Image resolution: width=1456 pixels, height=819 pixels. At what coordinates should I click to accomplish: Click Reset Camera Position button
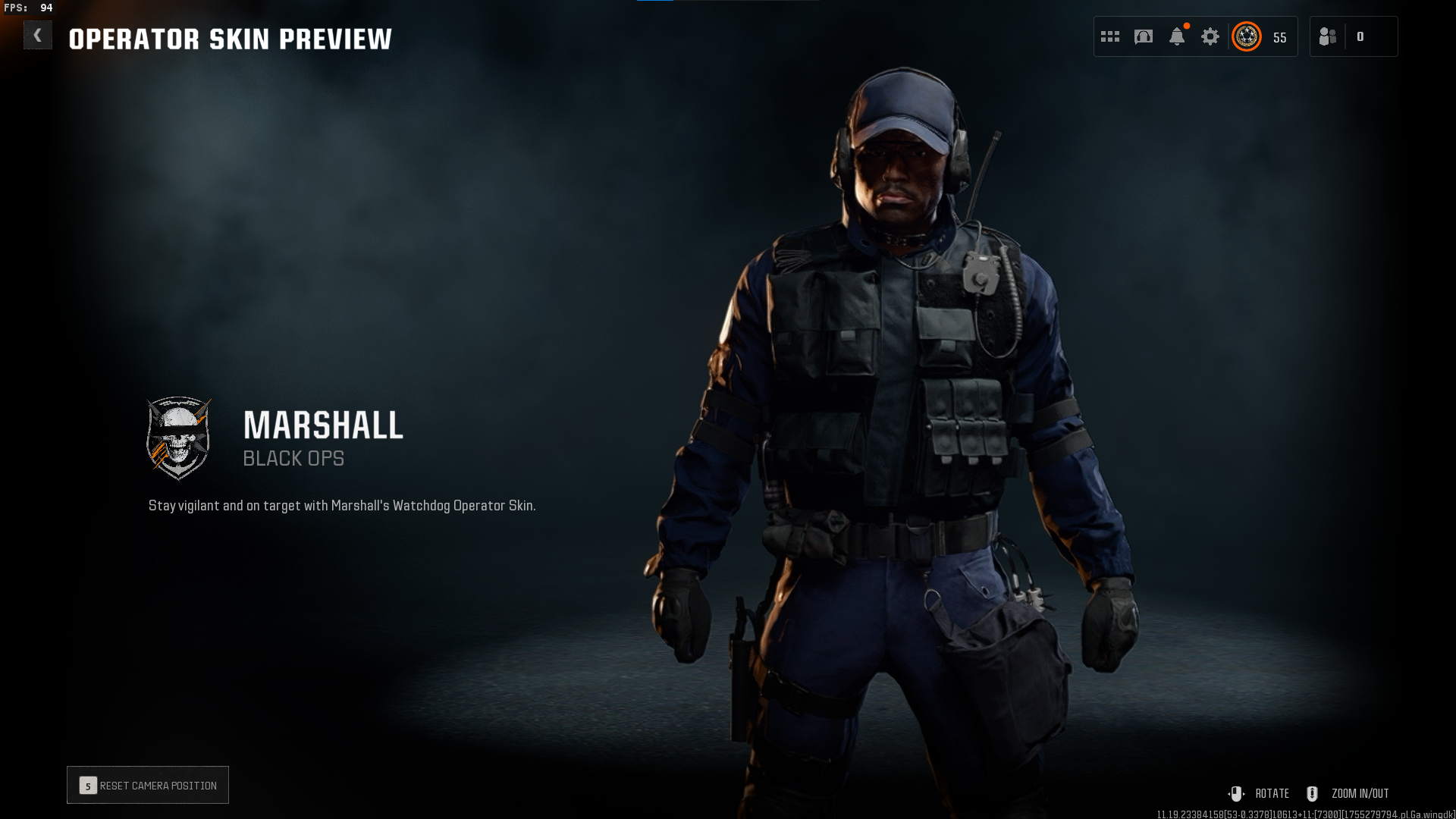click(x=148, y=785)
